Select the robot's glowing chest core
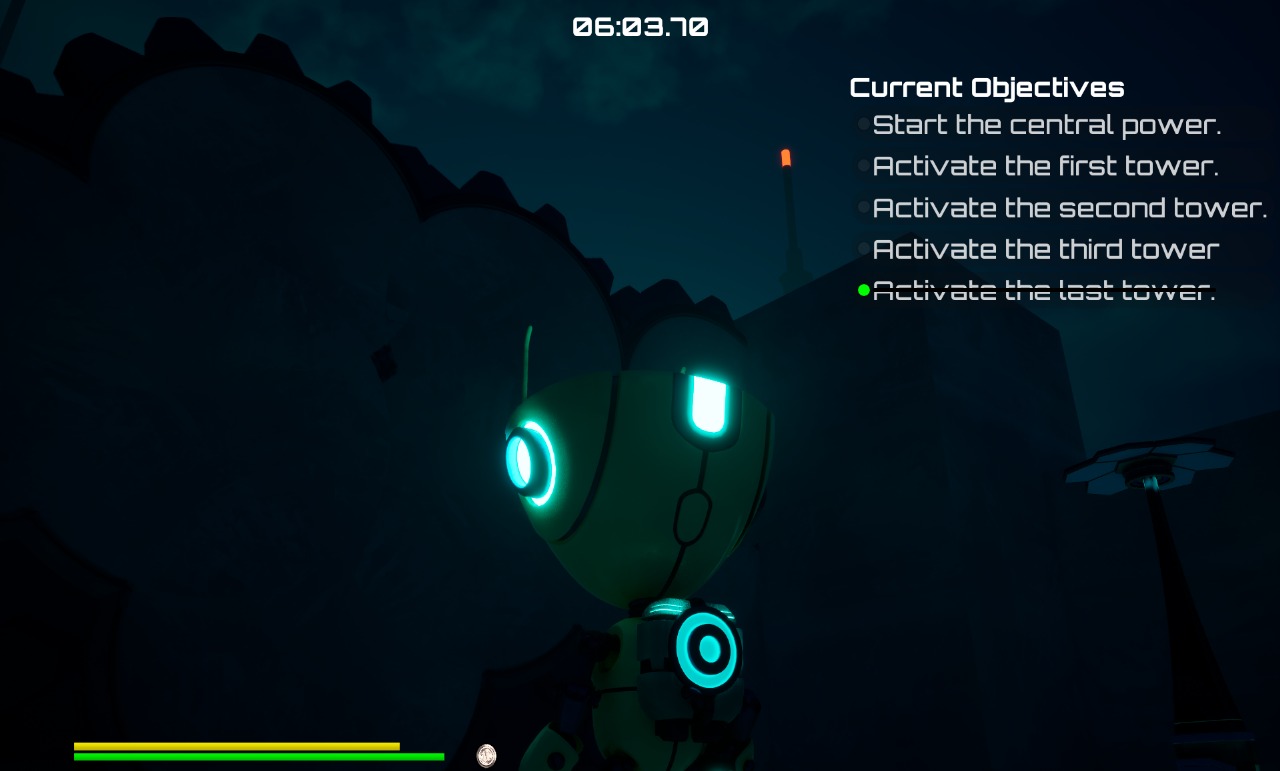 707,647
